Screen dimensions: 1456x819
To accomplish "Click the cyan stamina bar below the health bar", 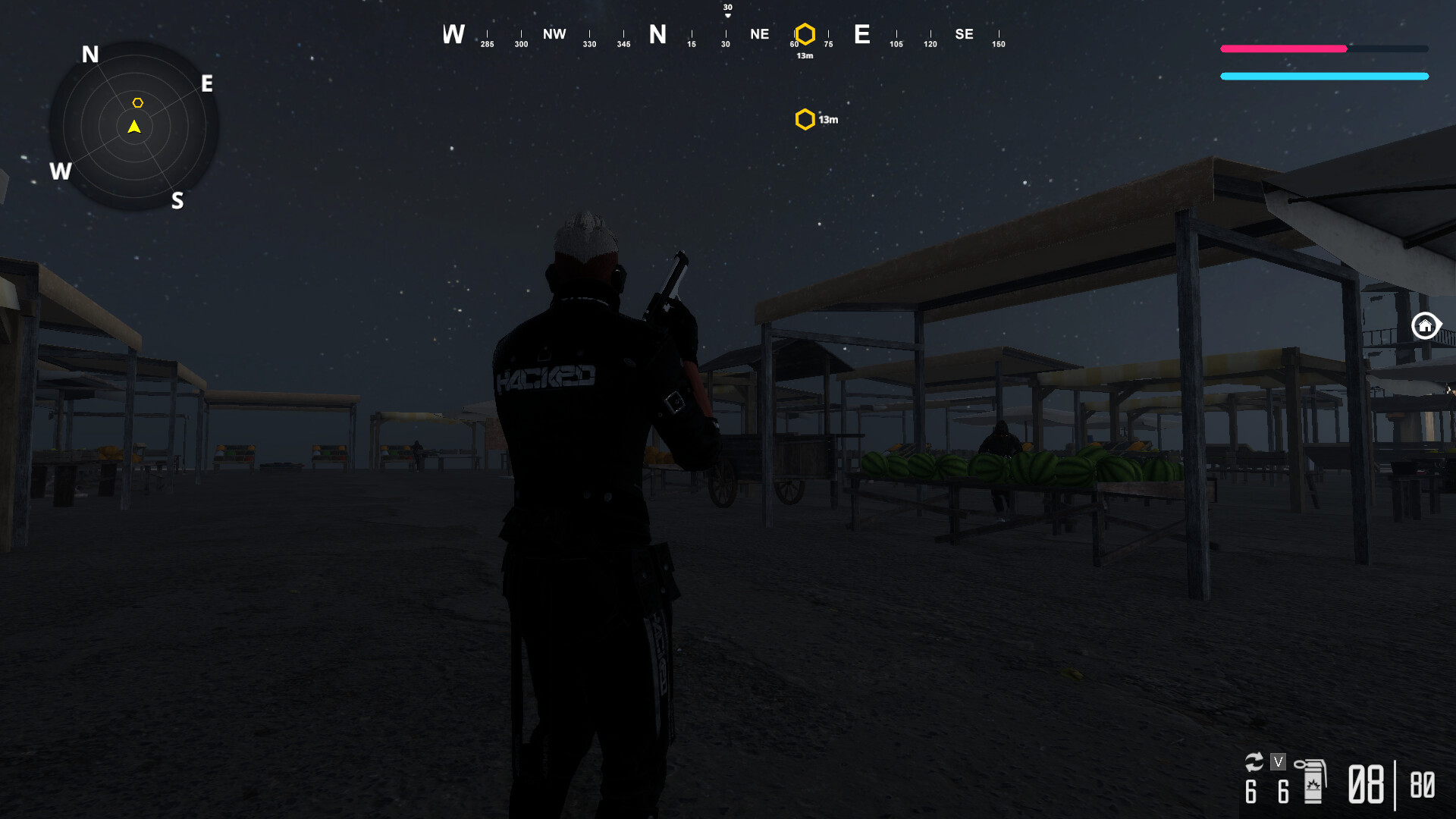I will pyautogui.click(x=1323, y=76).
